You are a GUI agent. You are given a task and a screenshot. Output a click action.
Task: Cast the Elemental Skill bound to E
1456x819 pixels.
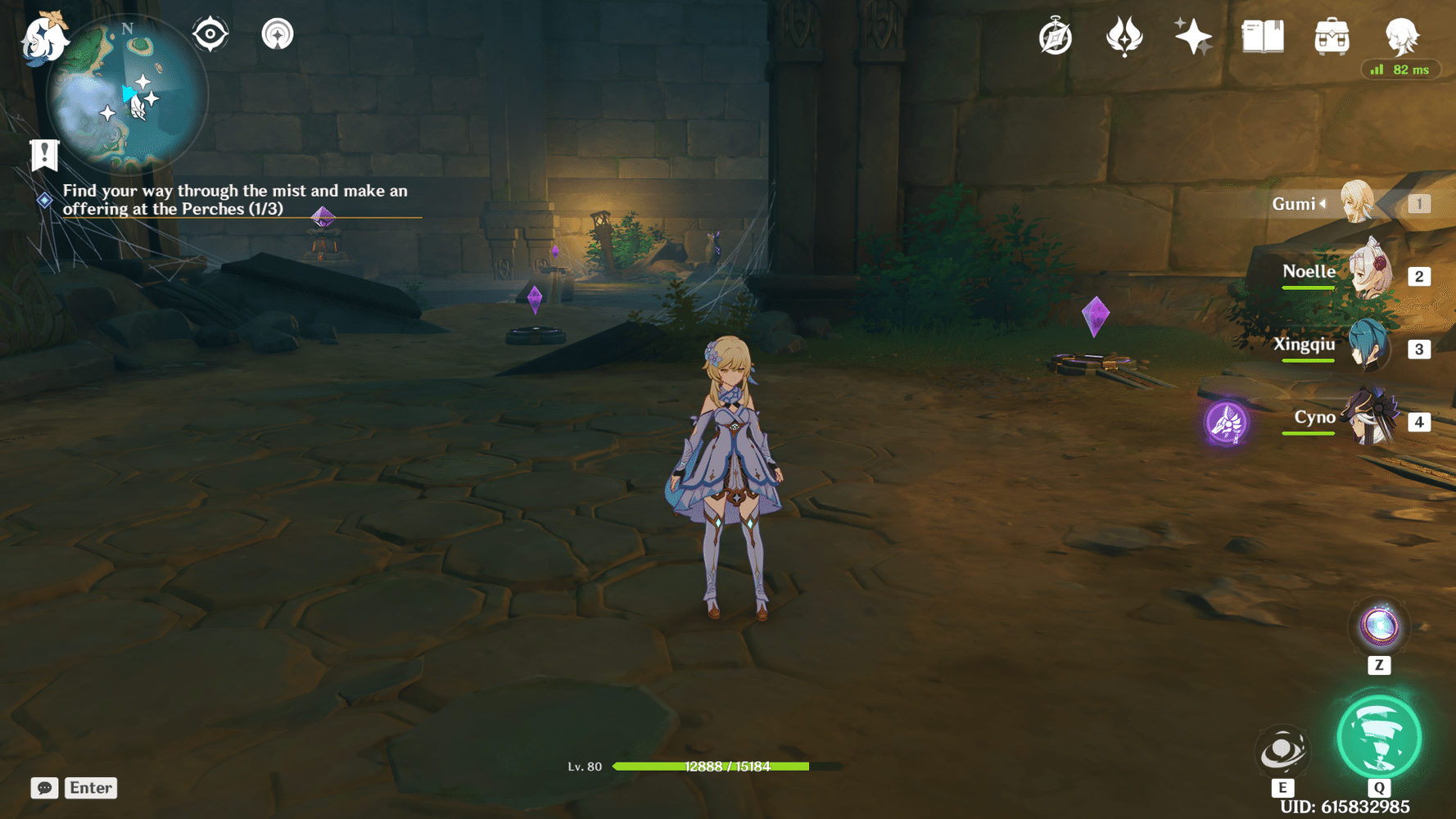pyautogui.click(x=1282, y=749)
